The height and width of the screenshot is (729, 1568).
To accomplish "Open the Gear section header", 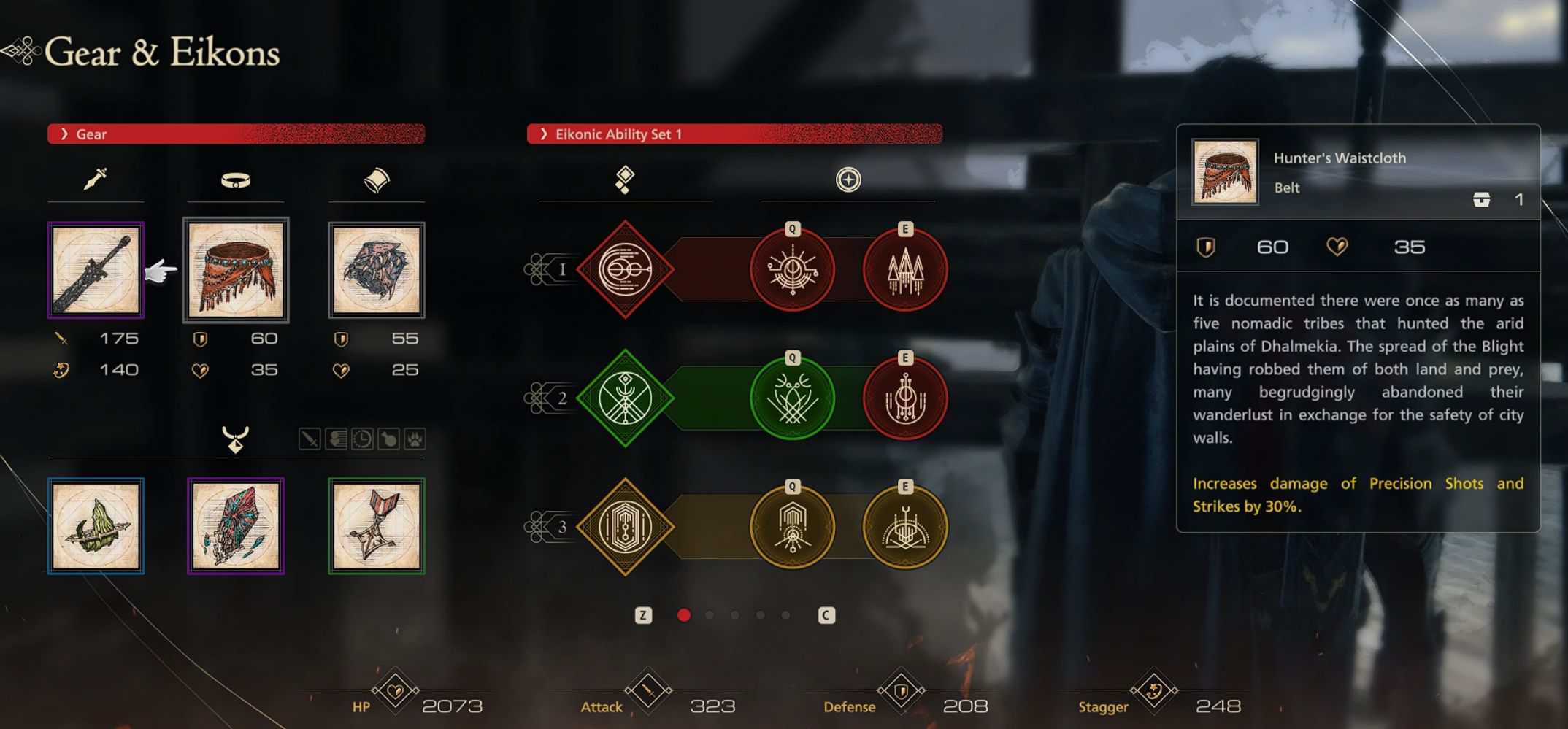I will [x=236, y=134].
